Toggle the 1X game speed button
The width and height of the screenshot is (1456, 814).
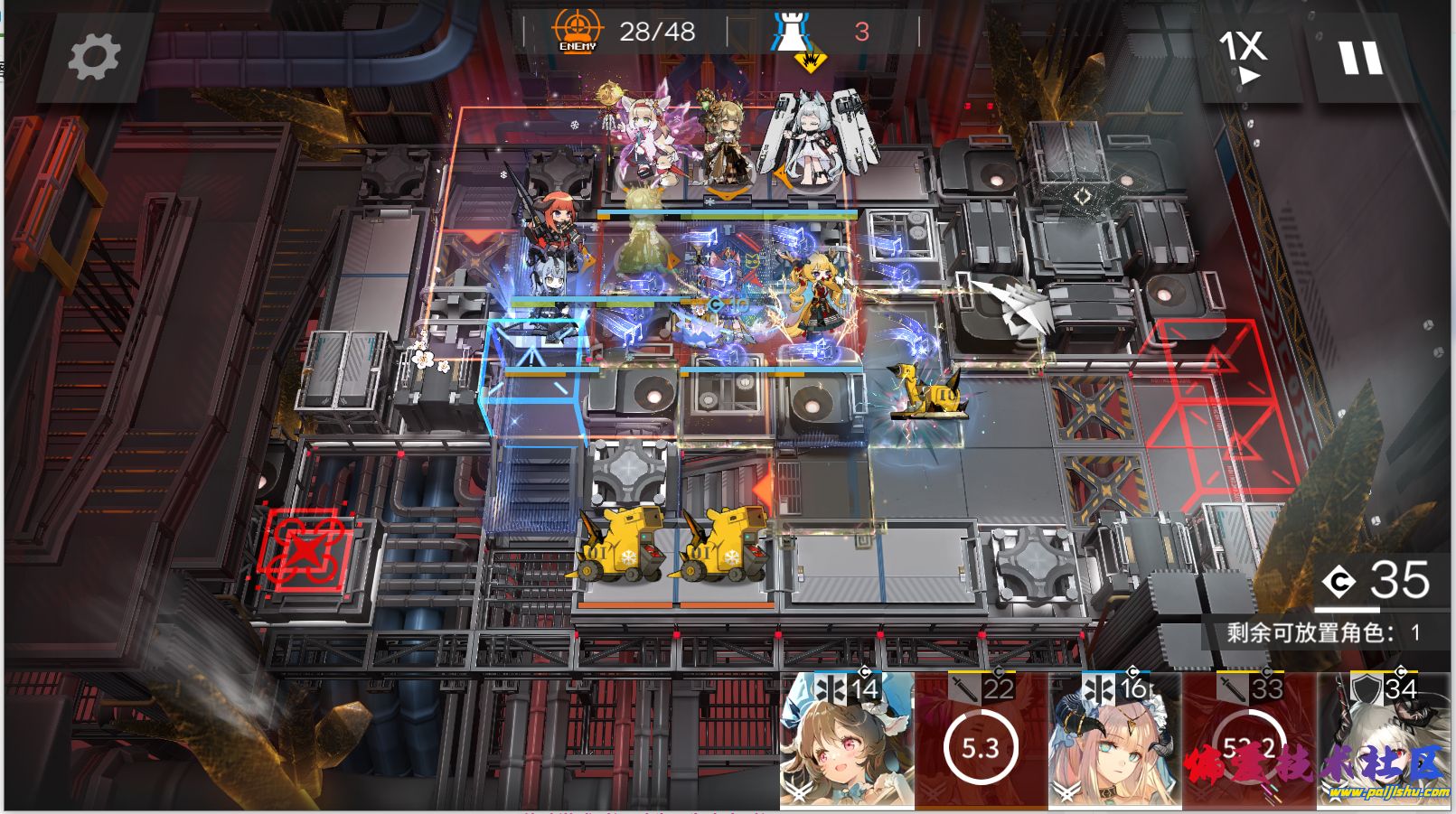click(1244, 55)
